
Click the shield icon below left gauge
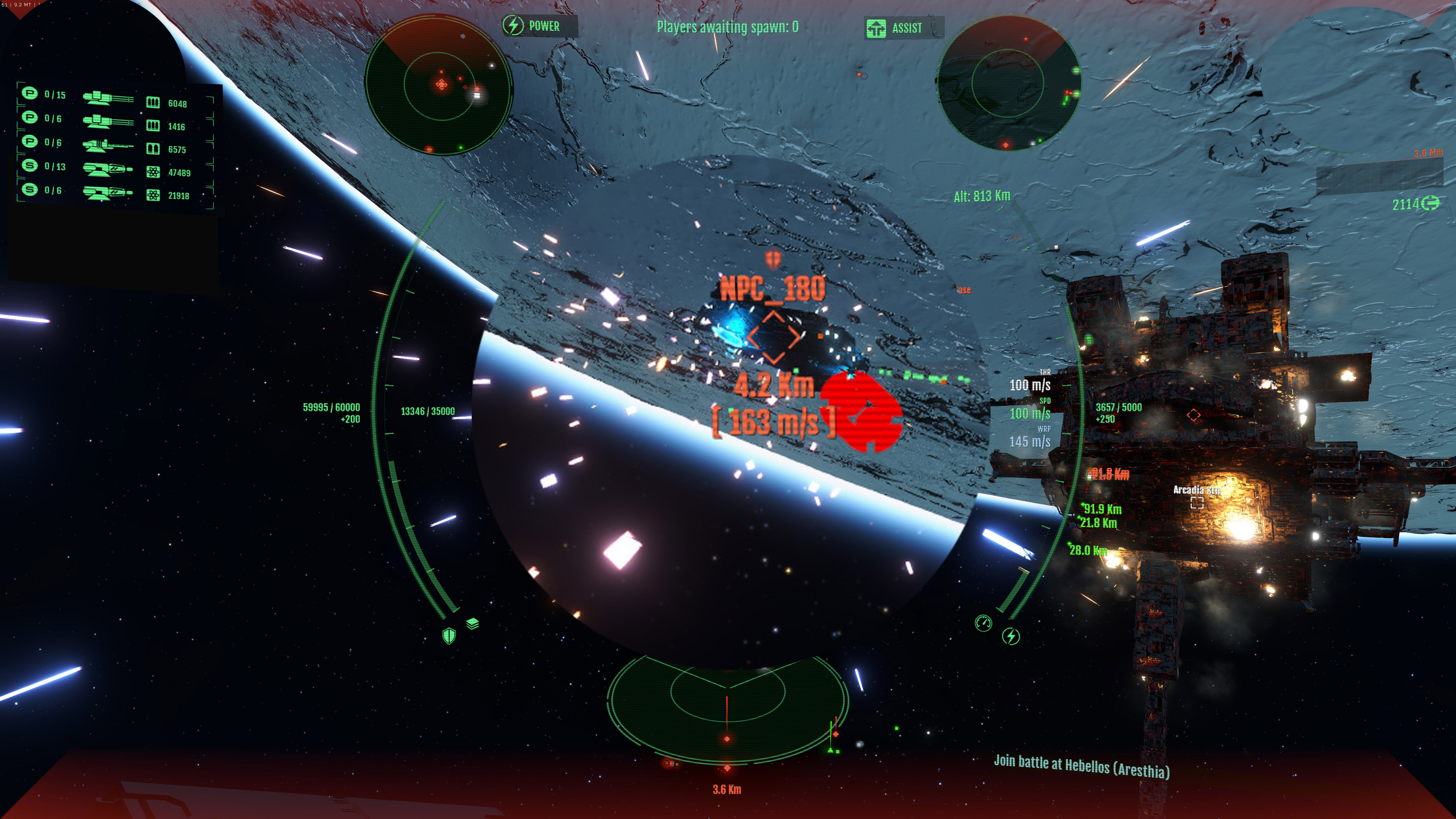pyautogui.click(x=449, y=636)
